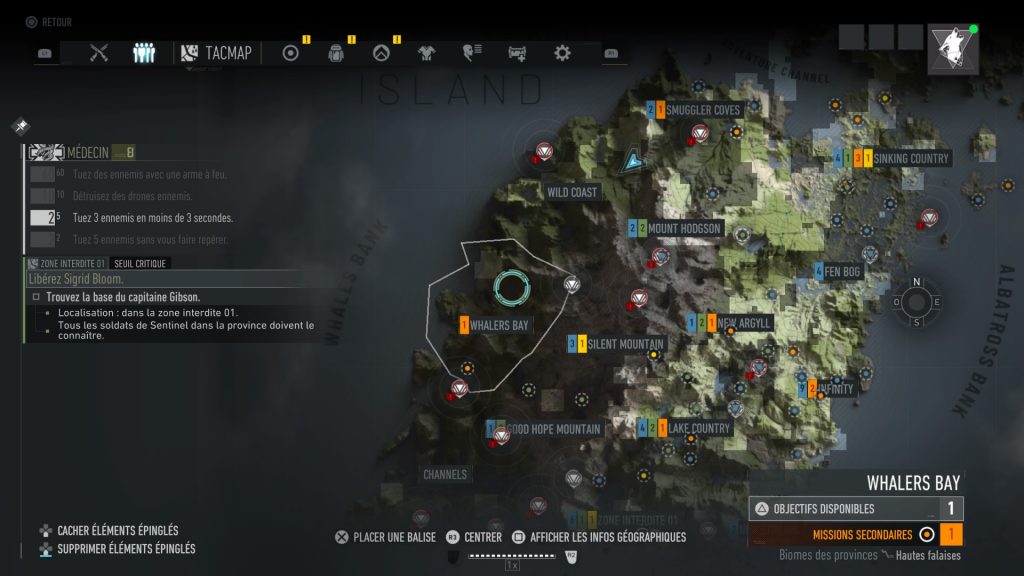
Task: Open the crossed weapons loadout tab
Action: 98,53
